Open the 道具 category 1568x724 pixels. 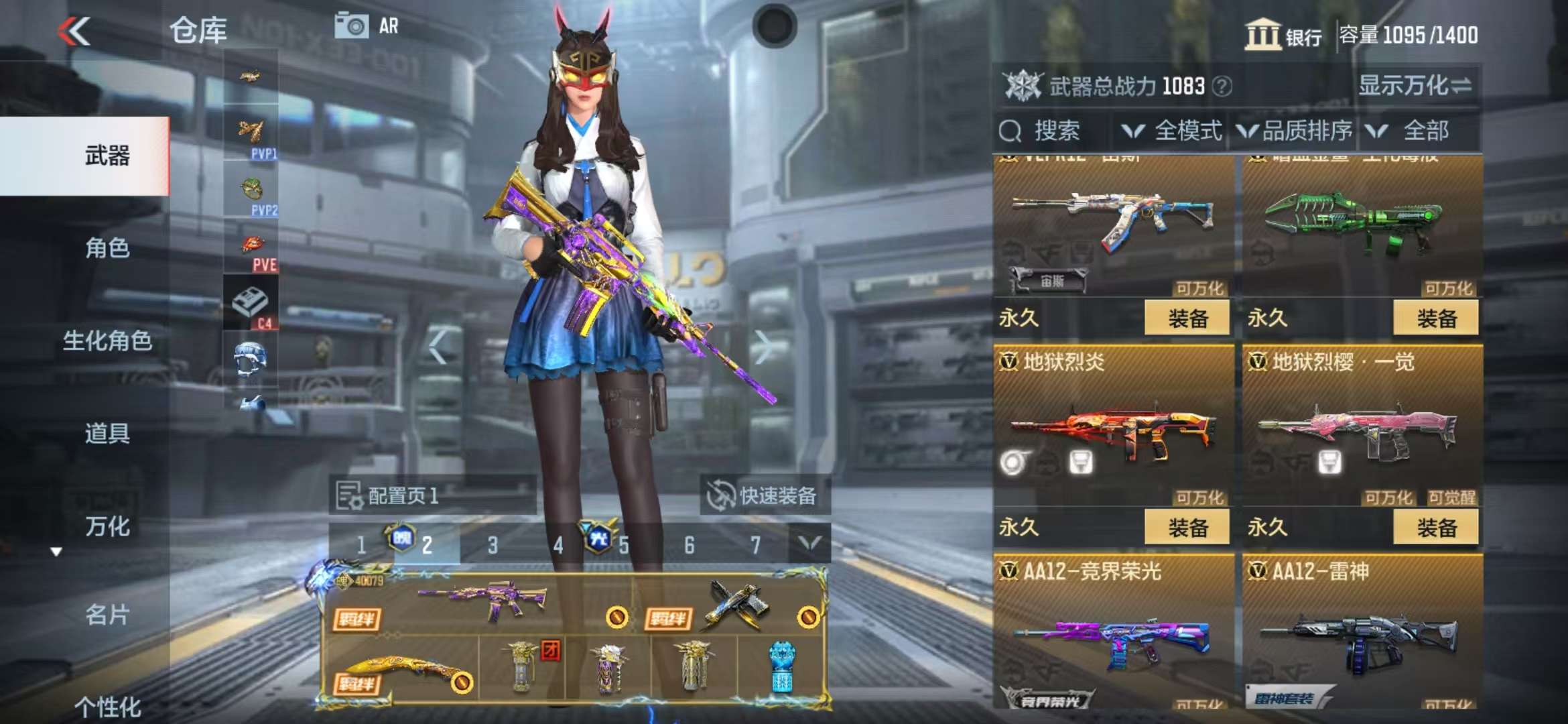tap(107, 433)
